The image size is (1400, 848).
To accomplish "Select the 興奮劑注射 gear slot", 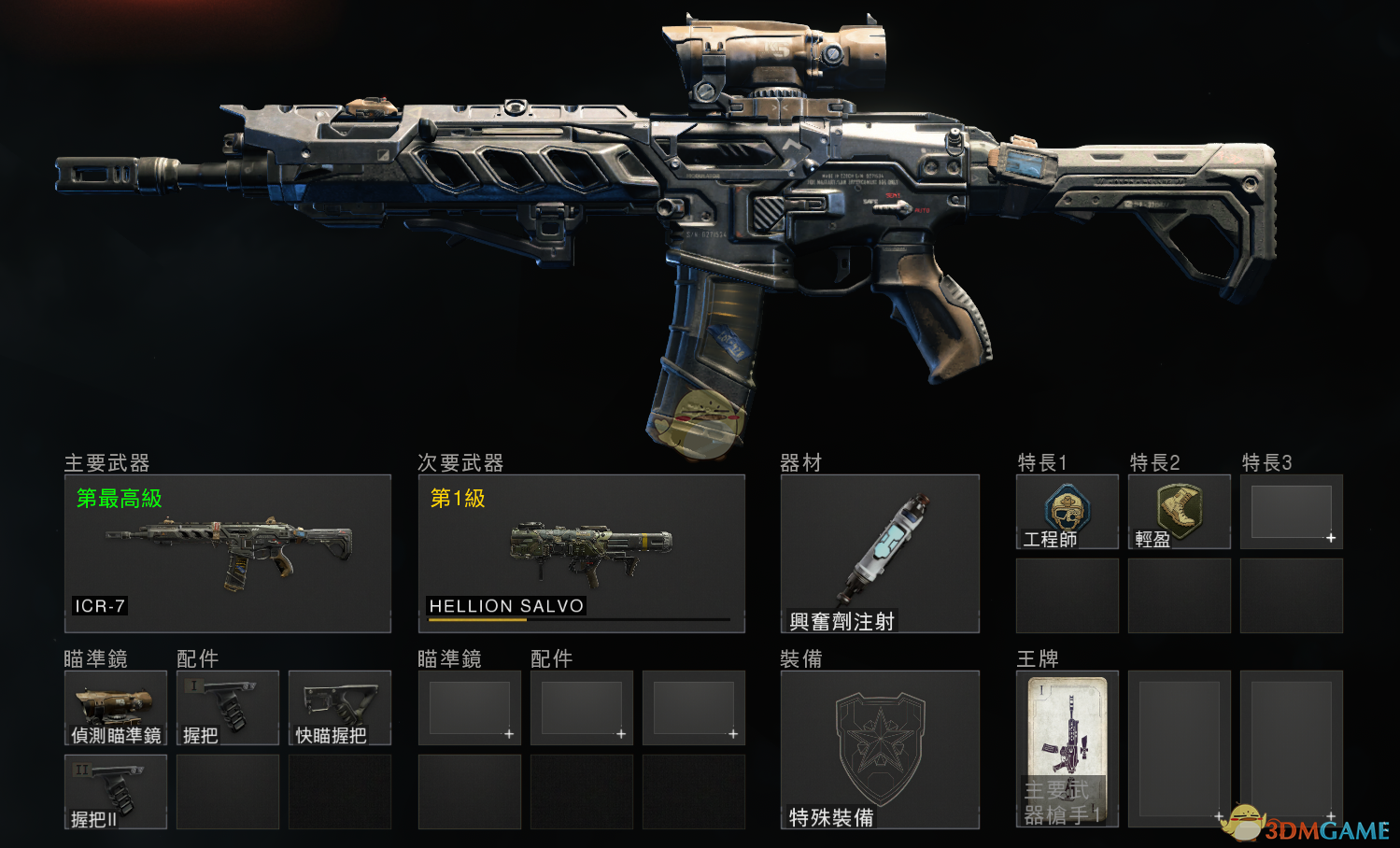I will point(880,553).
